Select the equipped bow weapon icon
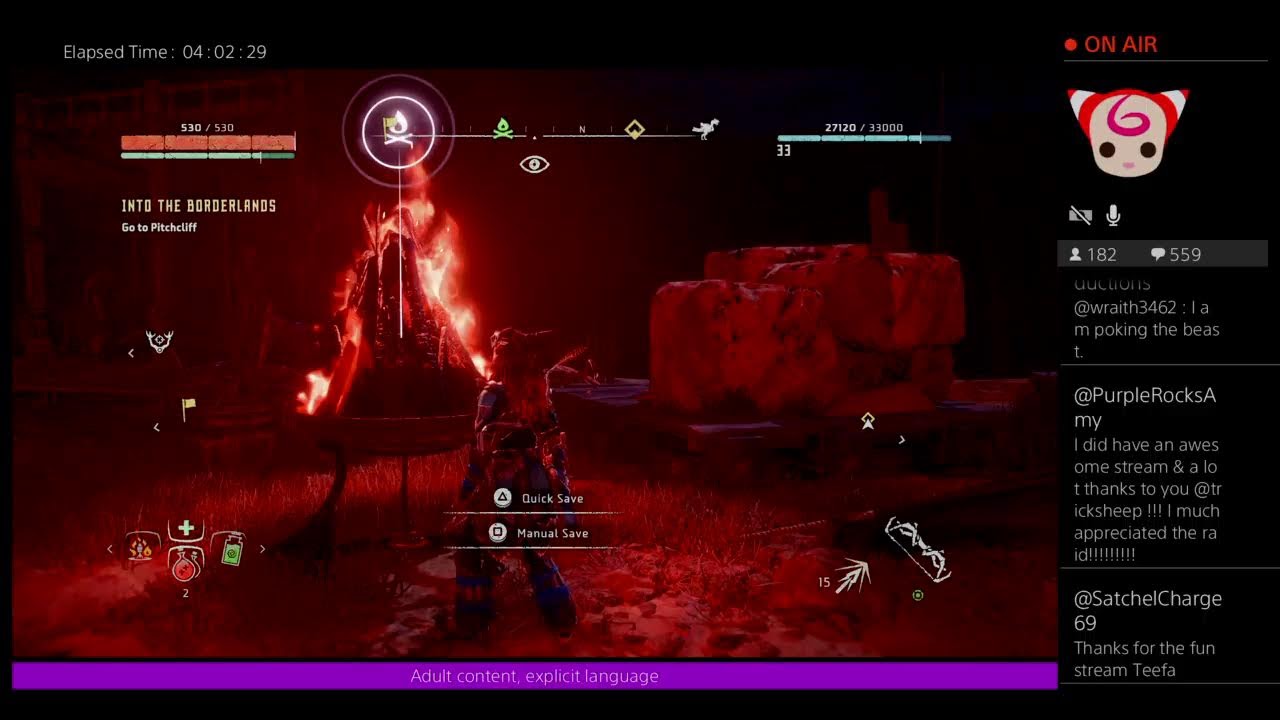Image resolution: width=1280 pixels, height=720 pixels. point(917,548)
